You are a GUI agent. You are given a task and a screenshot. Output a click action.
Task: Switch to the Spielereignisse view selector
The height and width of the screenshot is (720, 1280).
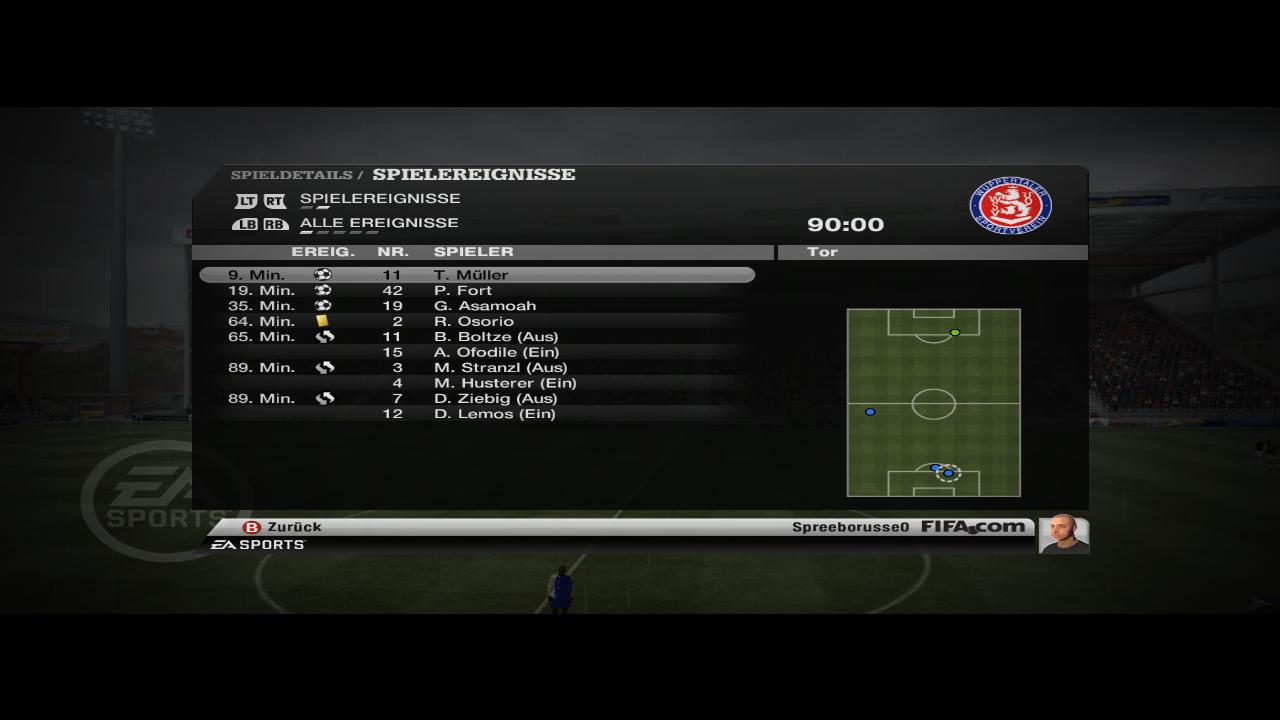pos(380,199)
